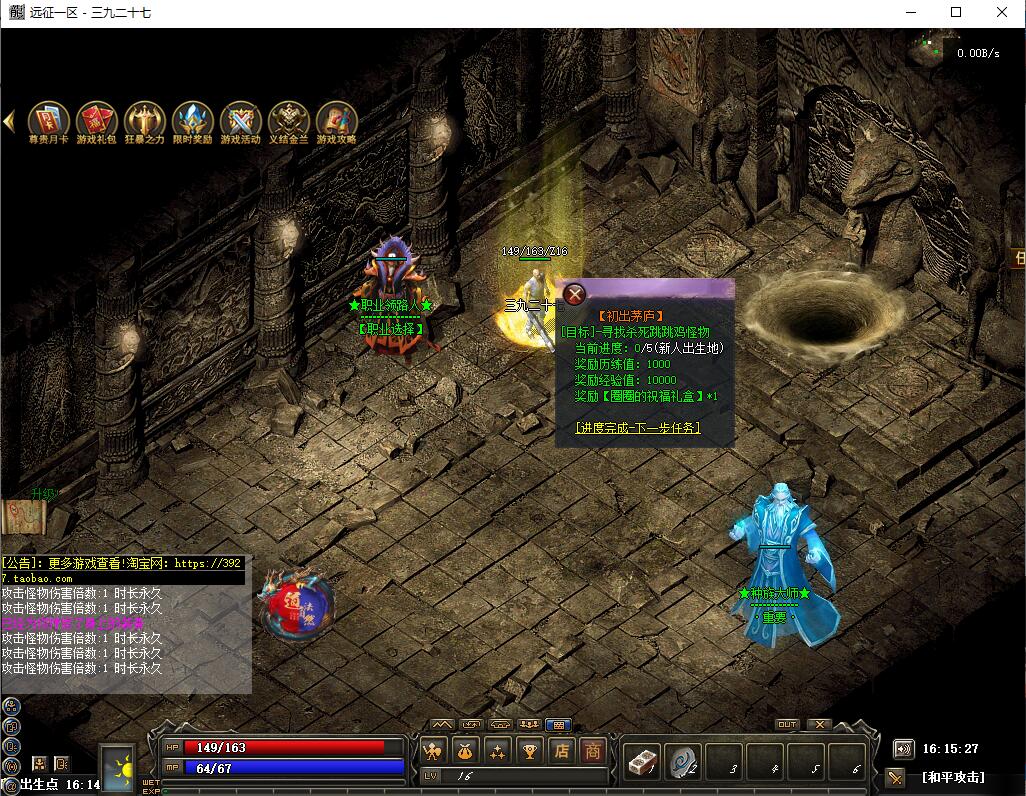Click the 义结金兰 icon
This screenshot has height=796, width=1026.
(x=288, y=120)
